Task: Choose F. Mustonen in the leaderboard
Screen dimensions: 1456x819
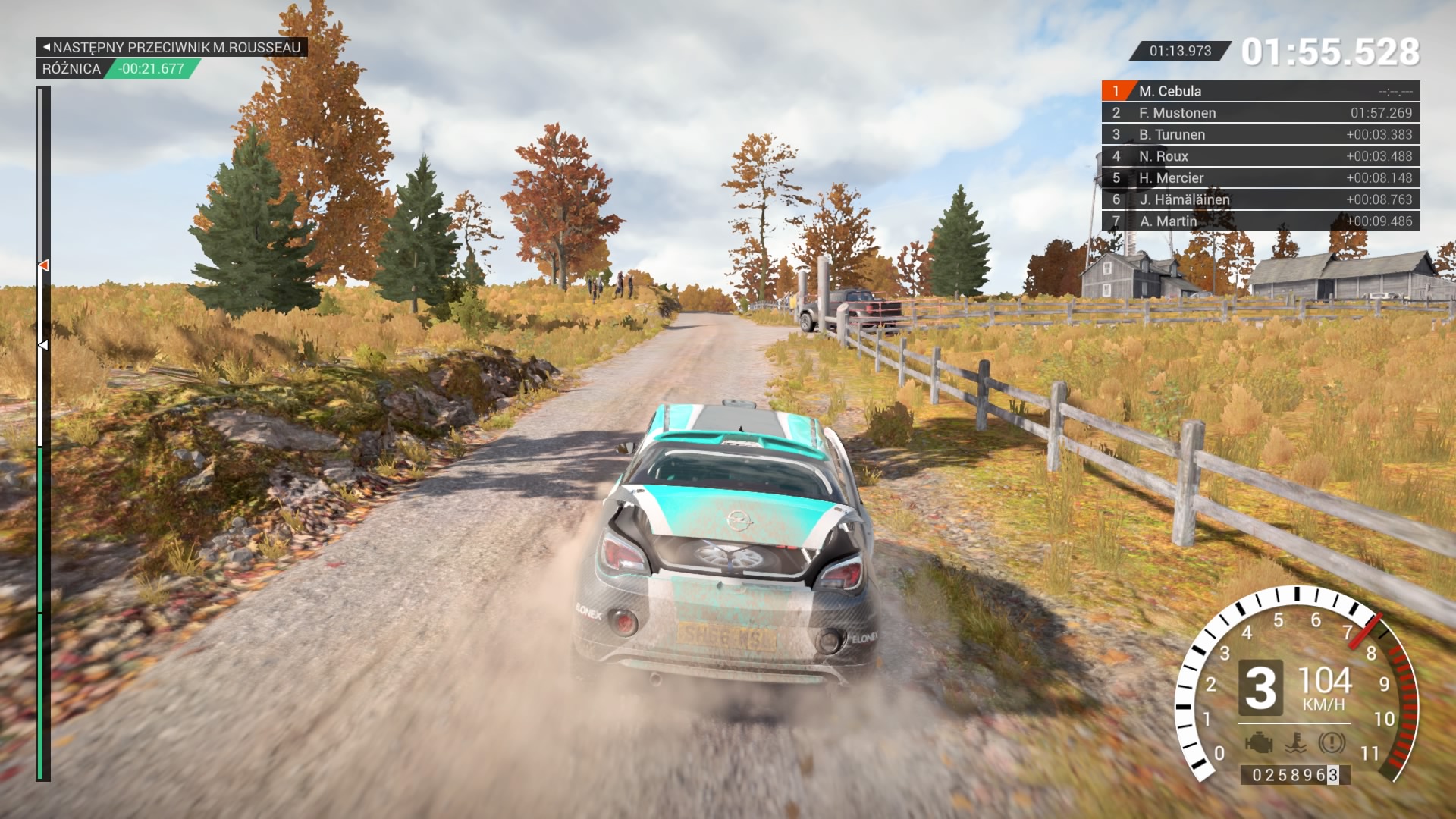Action: (1260, 113)
